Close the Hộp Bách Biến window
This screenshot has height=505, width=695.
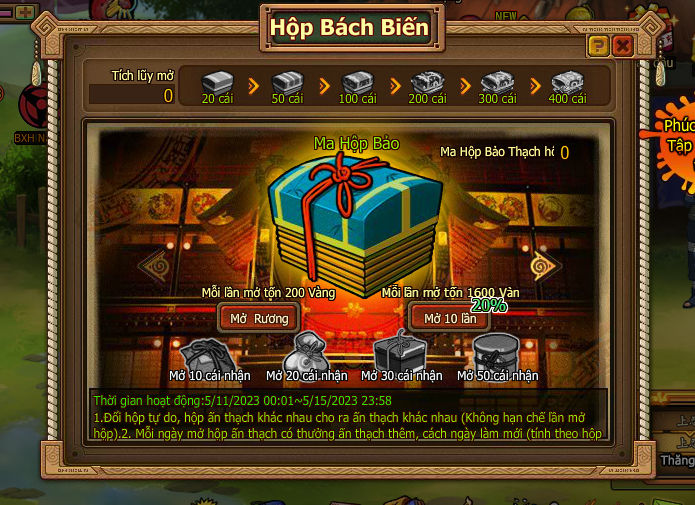tap(623, 46)
